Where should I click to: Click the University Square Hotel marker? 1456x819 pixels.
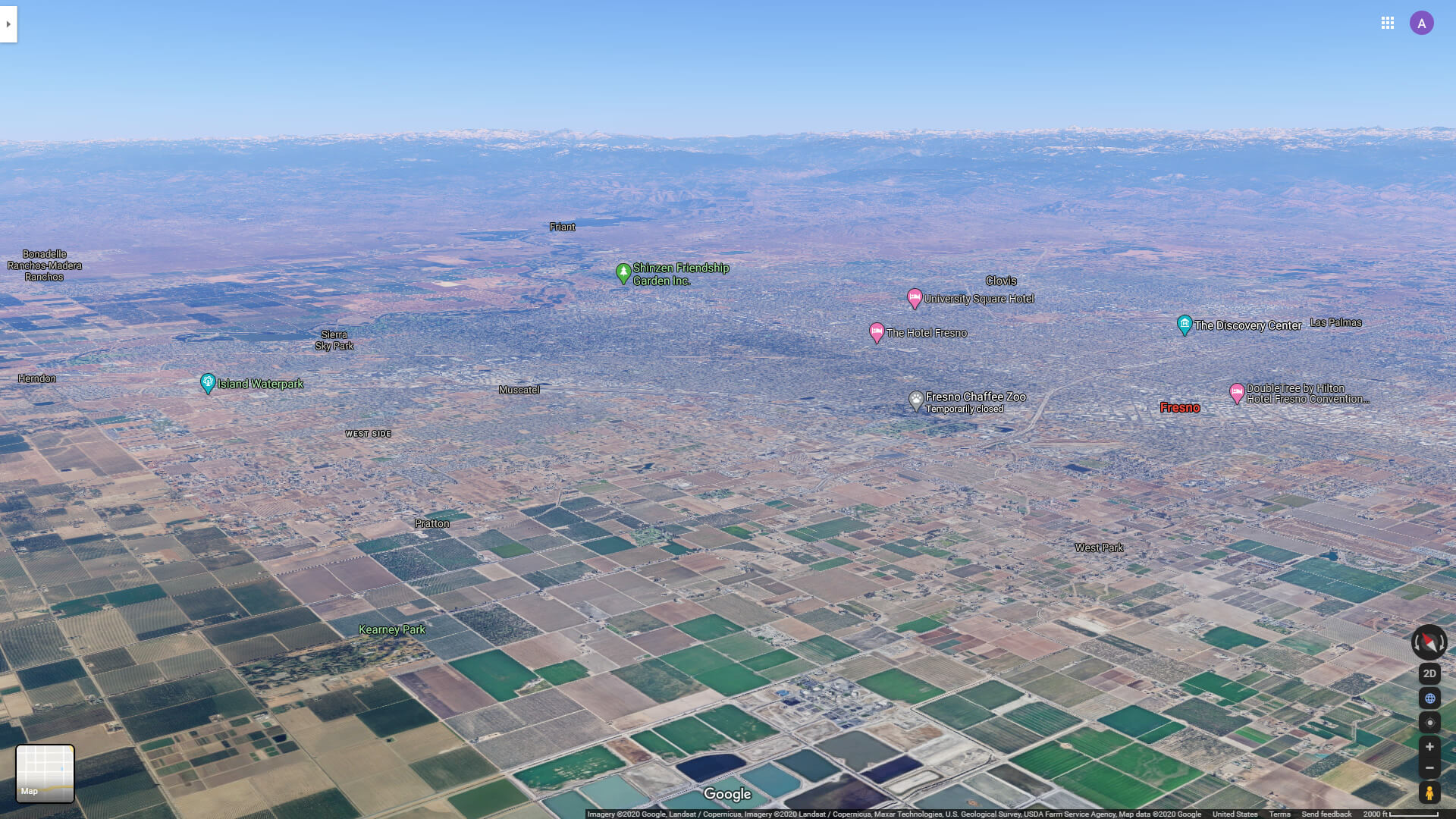click(914, 297)
